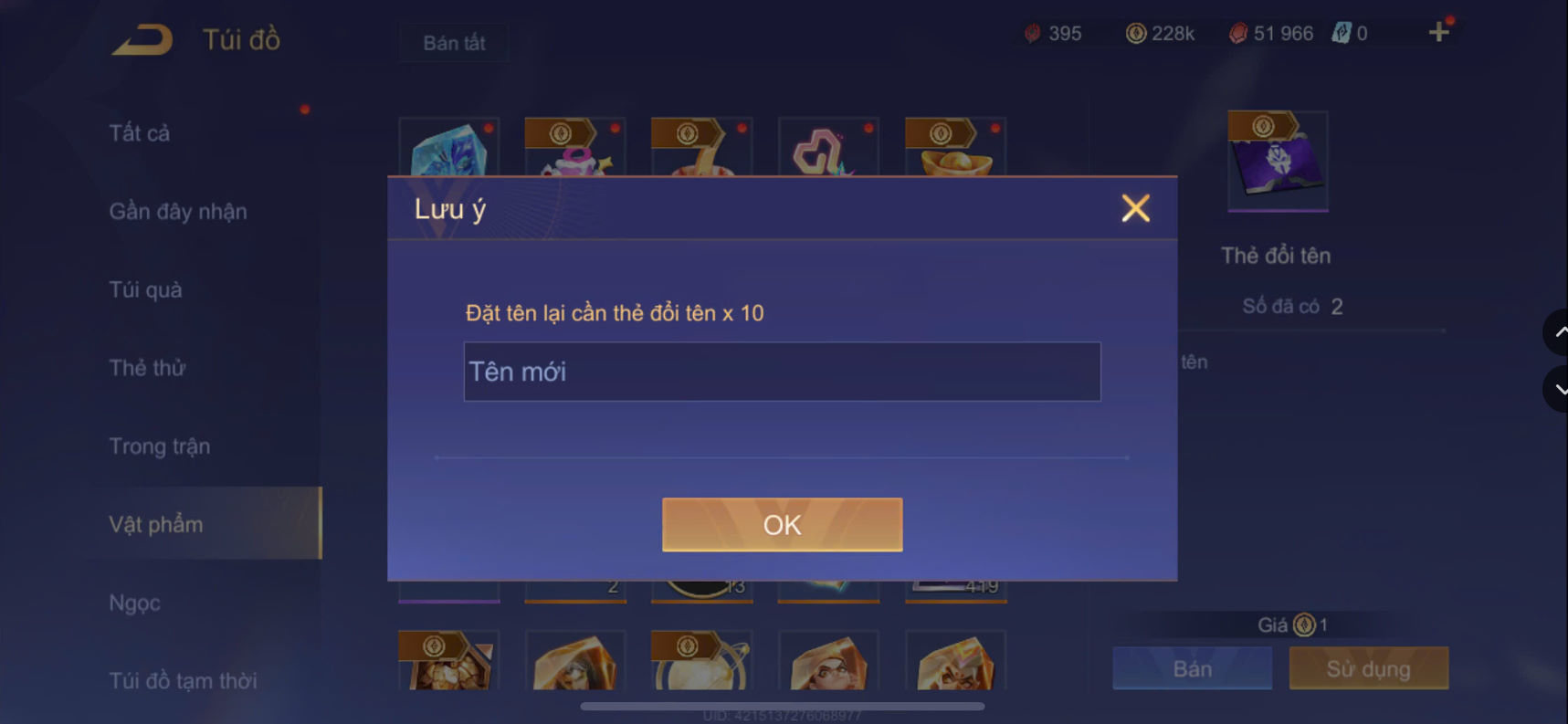Click the plus button to add currency
Image resolution: width=1568 pixels, height=724 pixels.
pyautogui.click(x=1437, y=31)
